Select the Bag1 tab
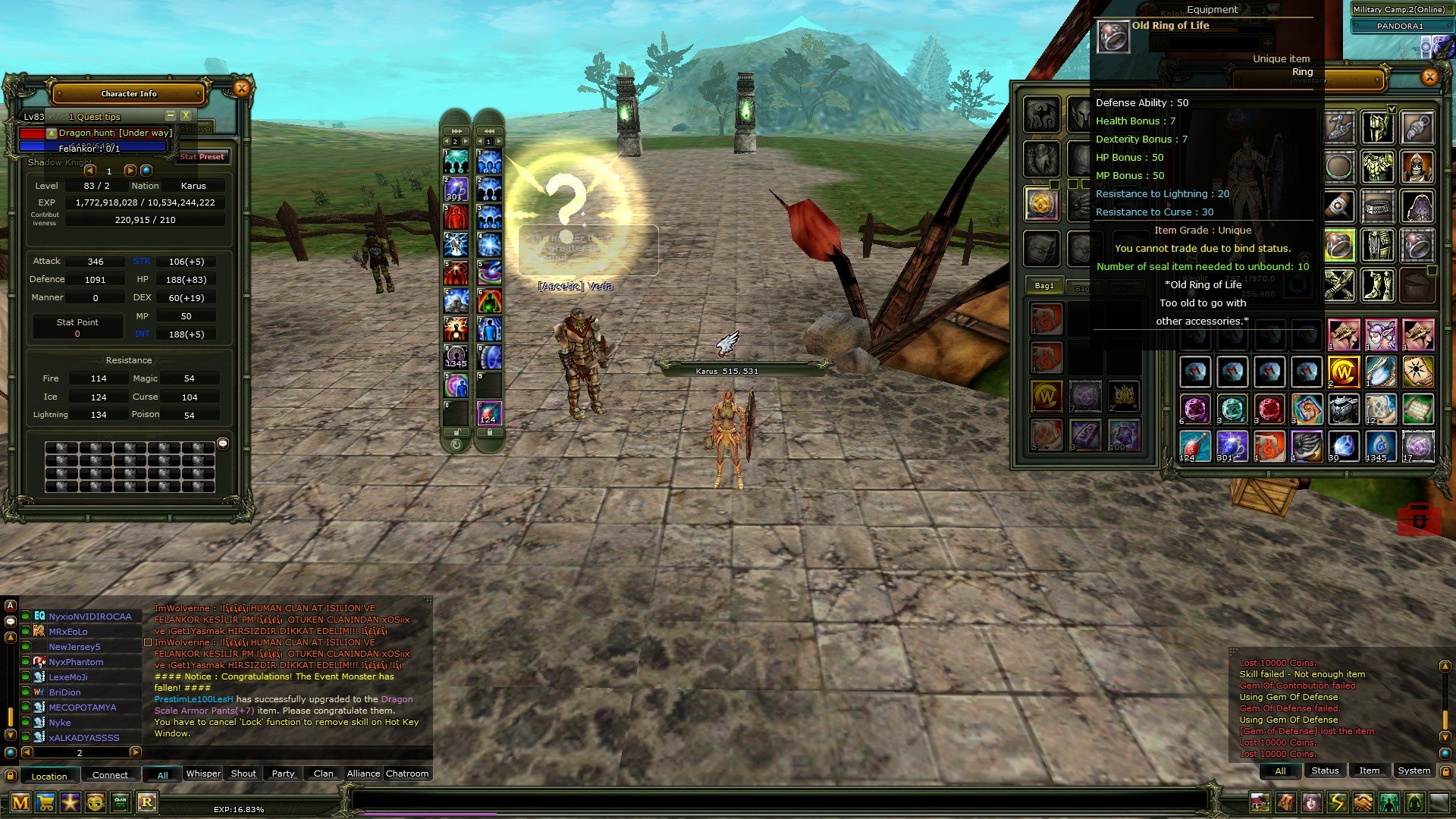Viewport: 1456px width, 819px height. (1044, 286)
